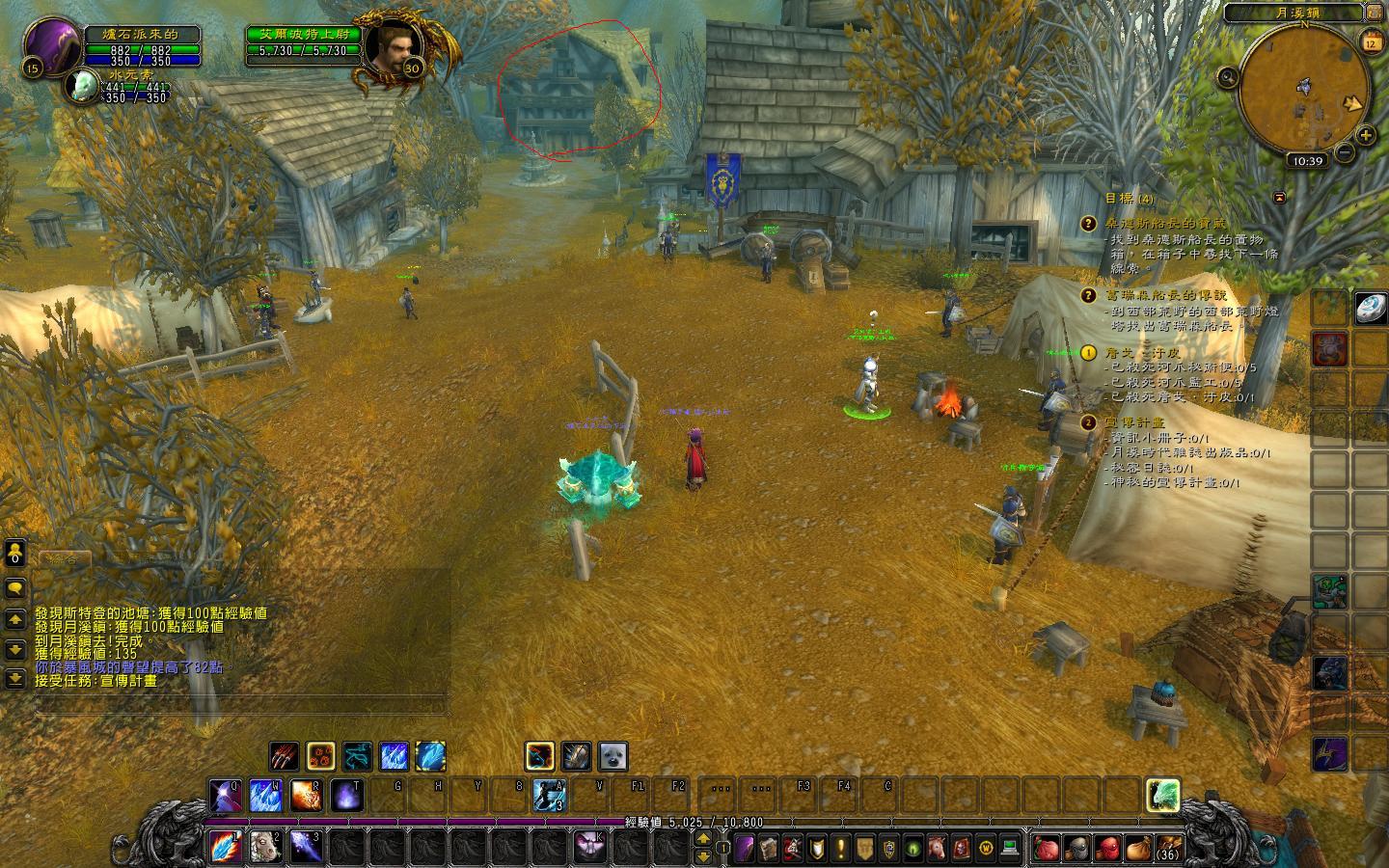Set pet stance with the seal icon
The height and width of the screenshot is (868, 1389).
click(613, 756)
